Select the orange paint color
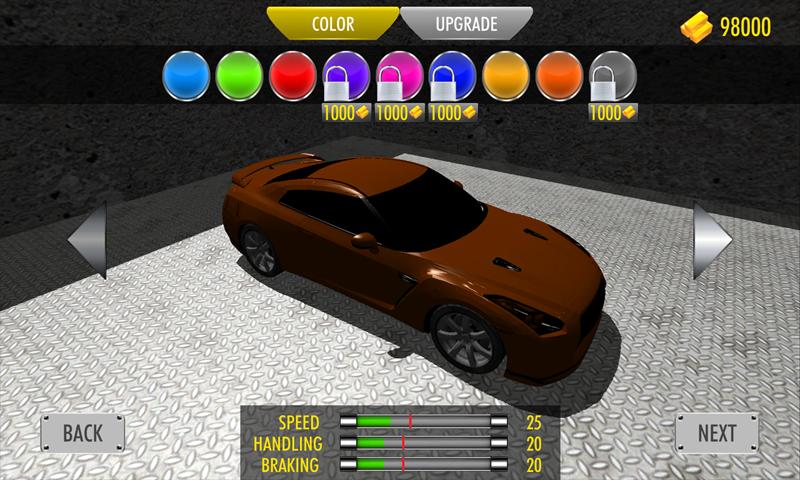Screen dimensions: 800x480 tap(561, 75)
